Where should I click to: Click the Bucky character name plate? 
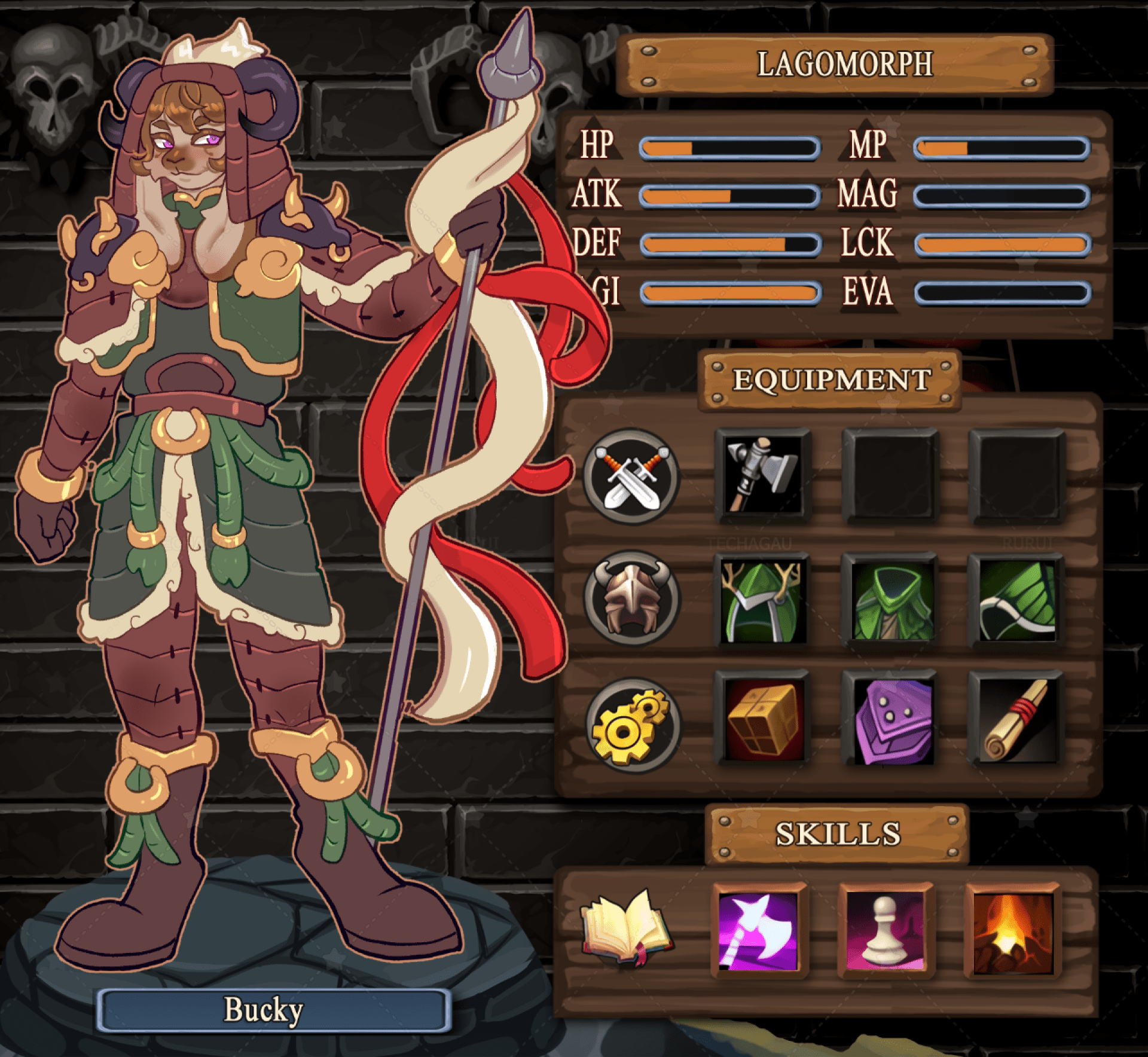274,1010
